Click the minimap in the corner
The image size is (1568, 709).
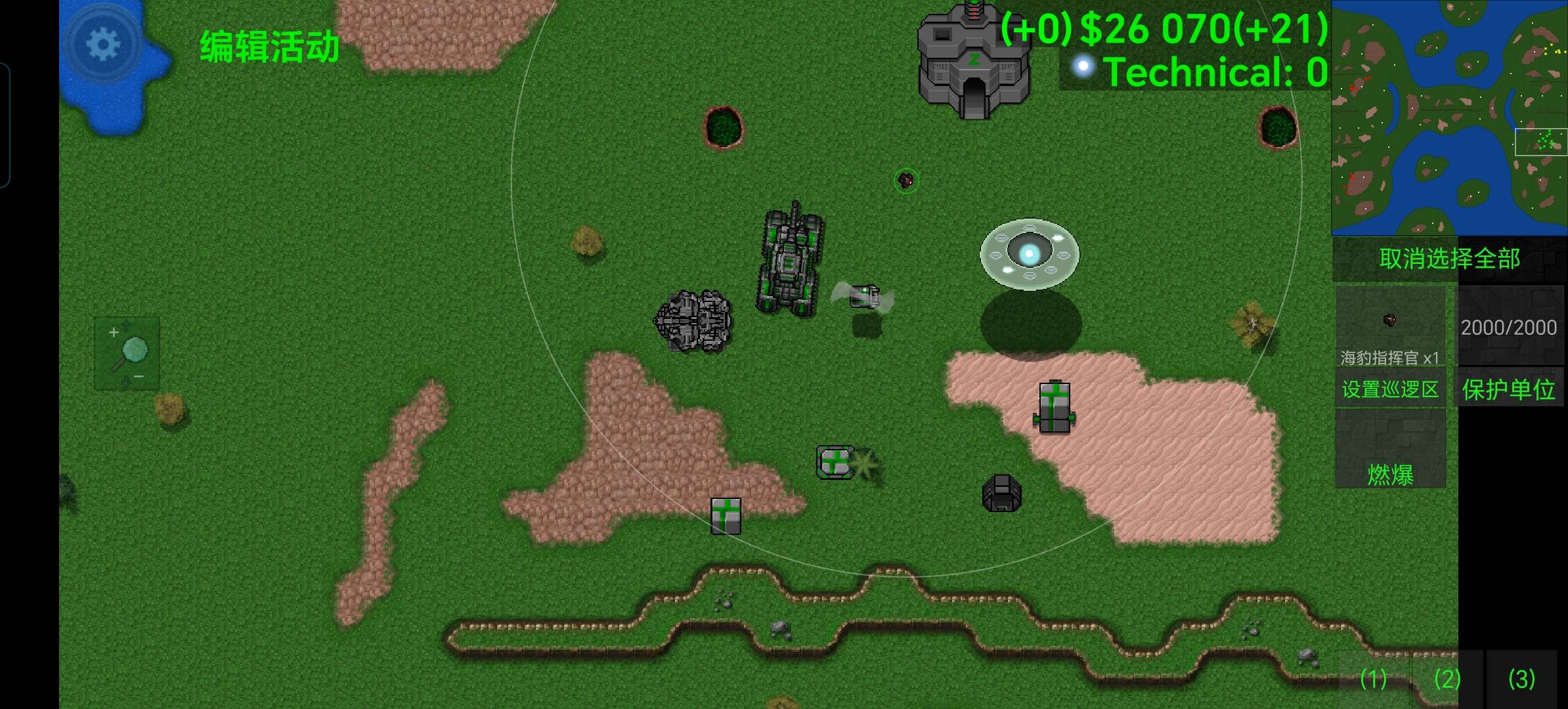click(1449, 118)
